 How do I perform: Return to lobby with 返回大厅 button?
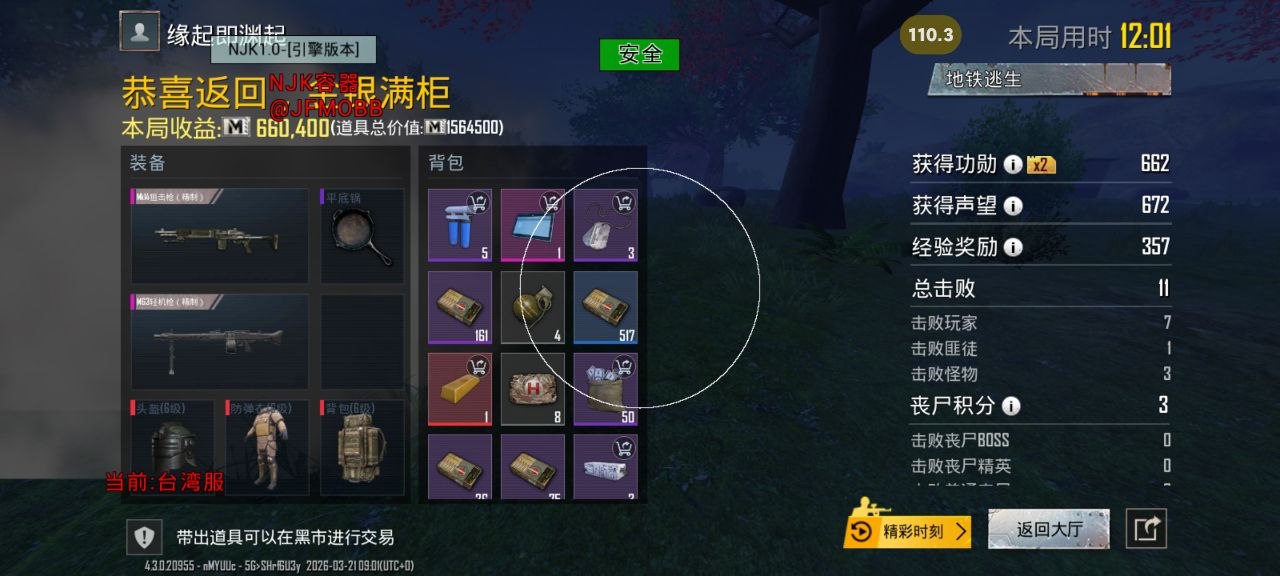1048,529
